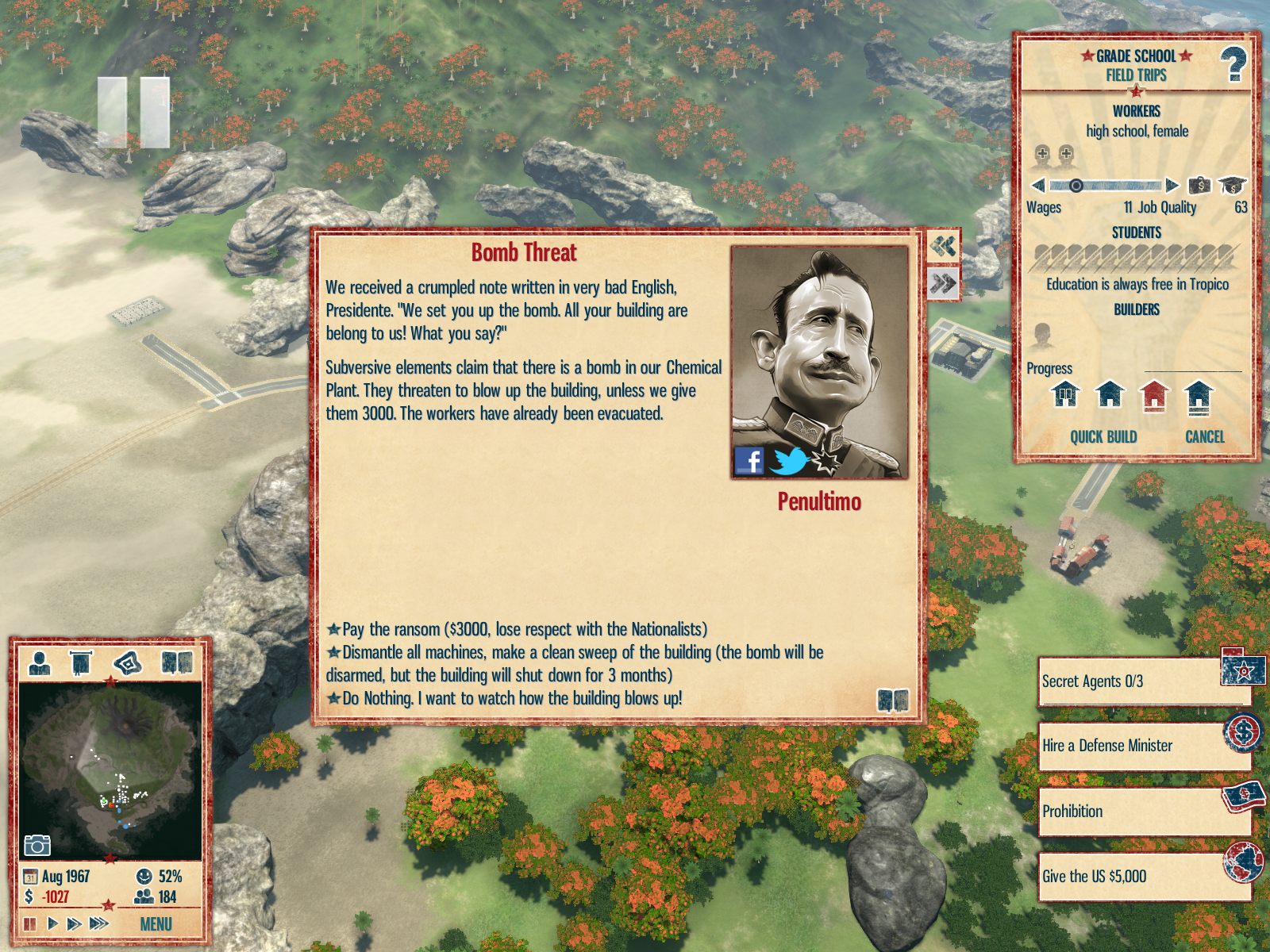Share the event on Twitter
1270x952 pixels.
[788, 461]
